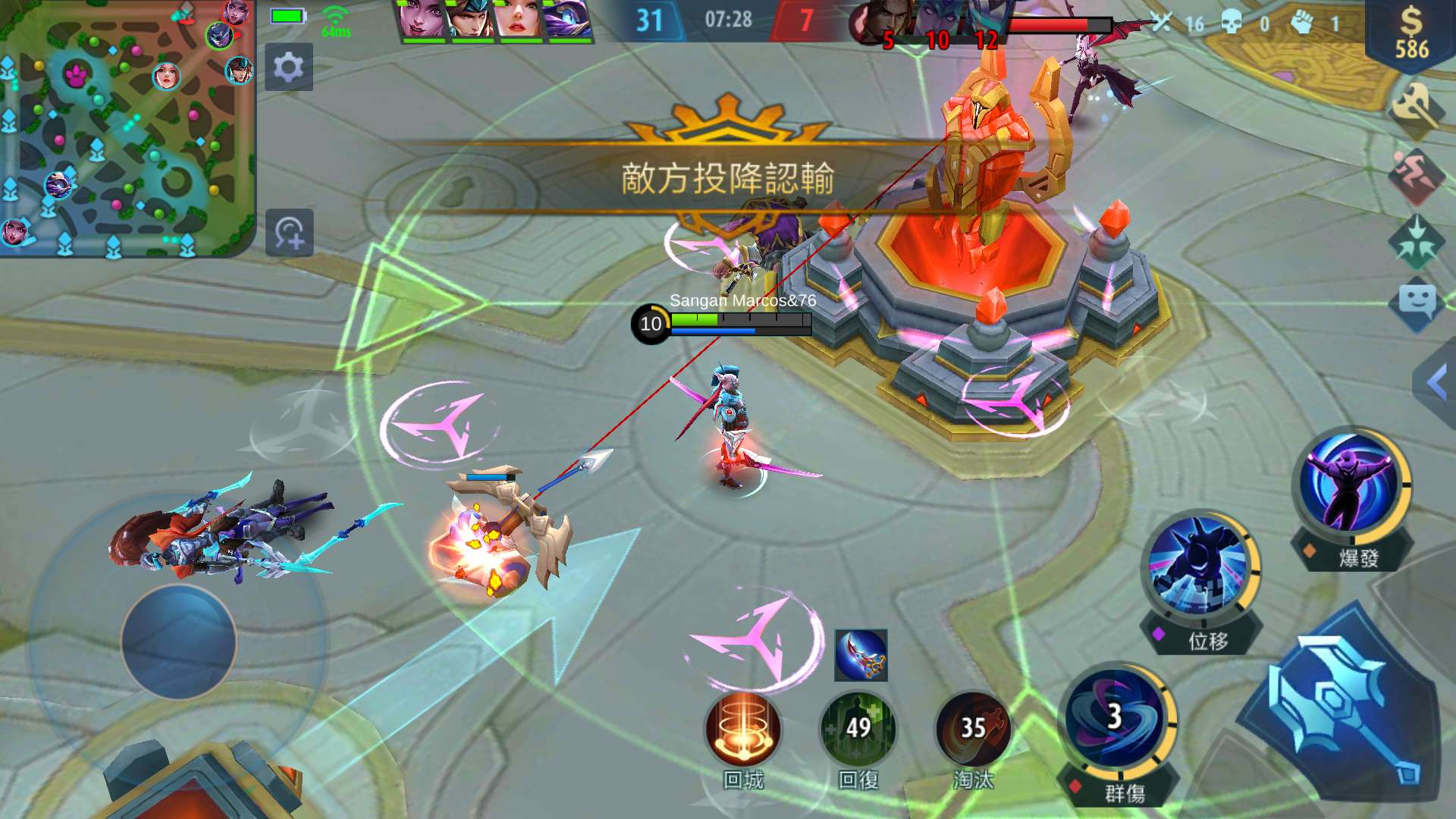
Task: Open the settings gear
Action: tap(289, 67)
